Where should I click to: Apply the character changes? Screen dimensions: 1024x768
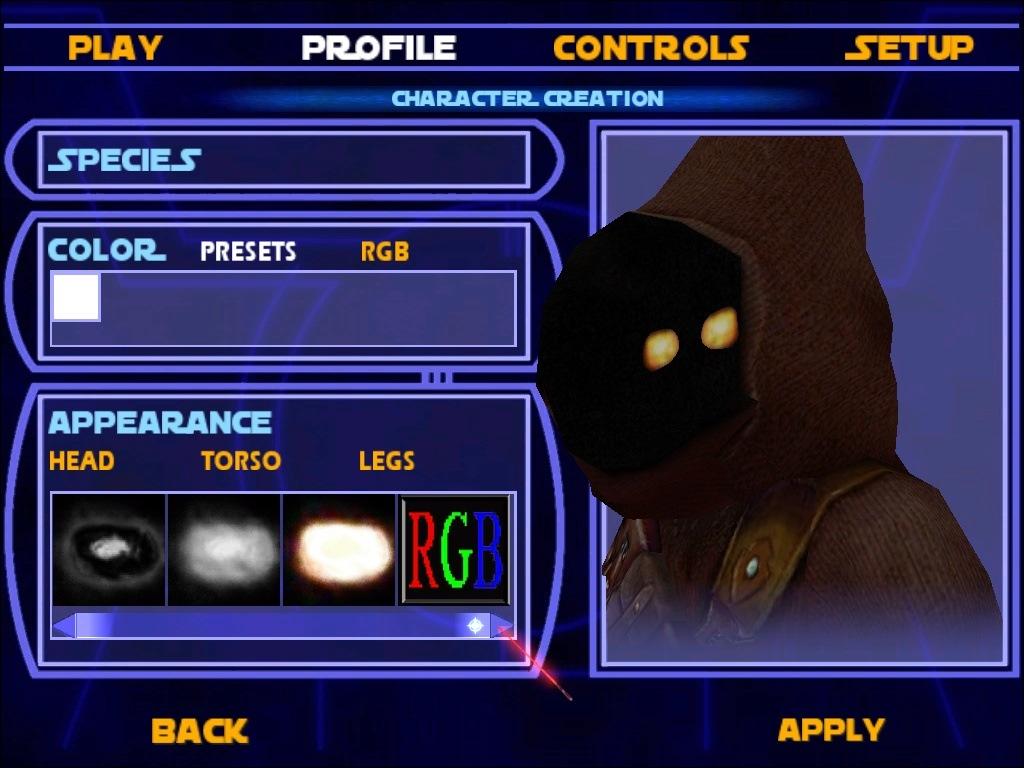click(830, 730)
